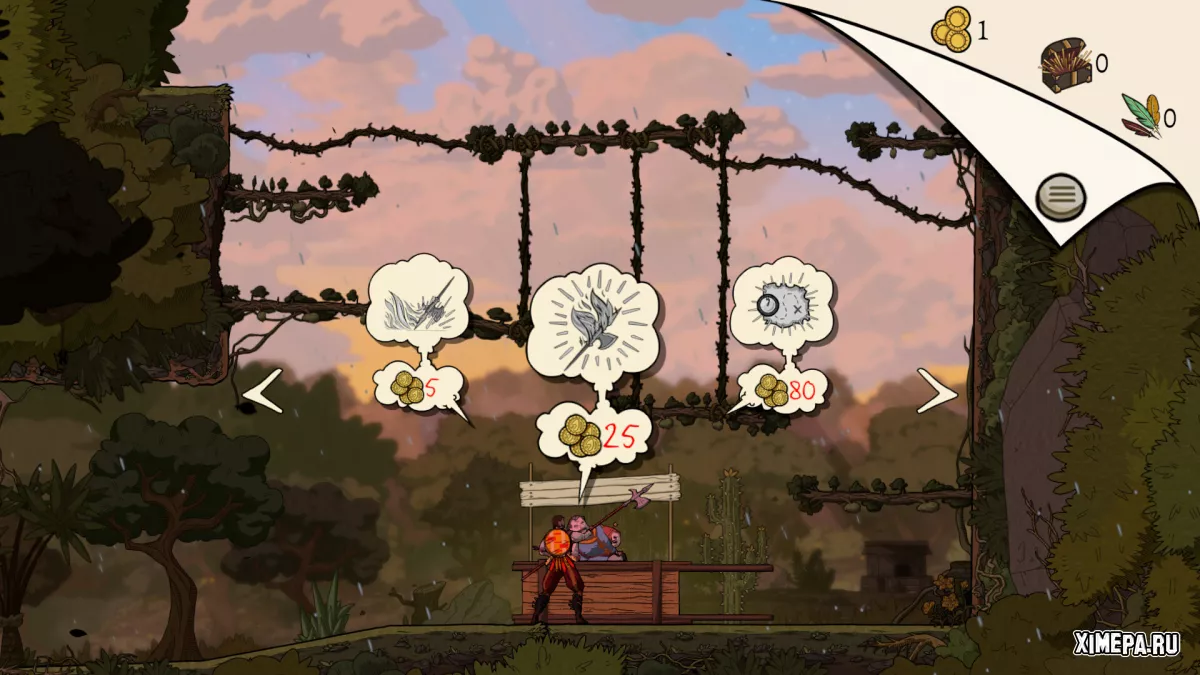Viewport: 1200px width, 675px height.
Task: Open the round stone menu button
Action: tap(1061, 195)
